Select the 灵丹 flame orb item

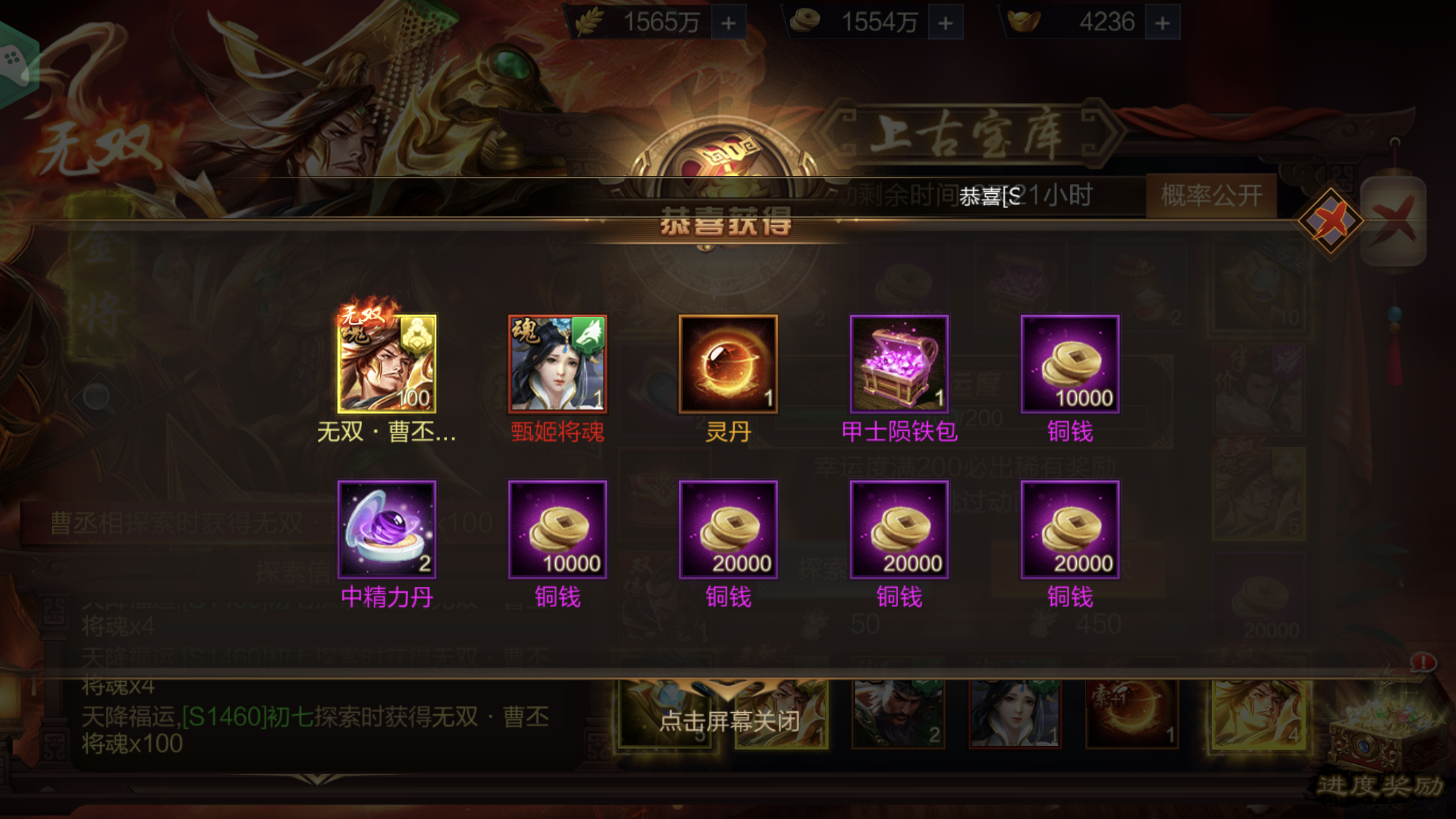point(727,363)
